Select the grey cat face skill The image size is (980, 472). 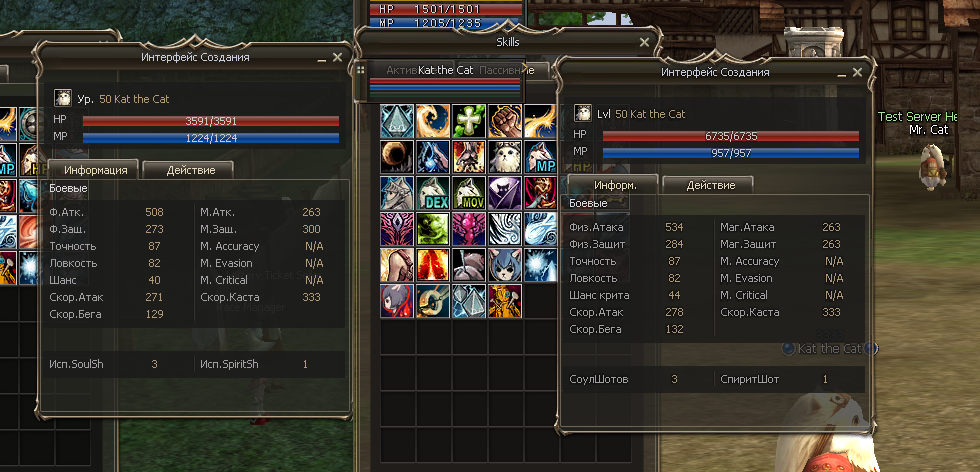pyautogui.click(x=504, y=264)
